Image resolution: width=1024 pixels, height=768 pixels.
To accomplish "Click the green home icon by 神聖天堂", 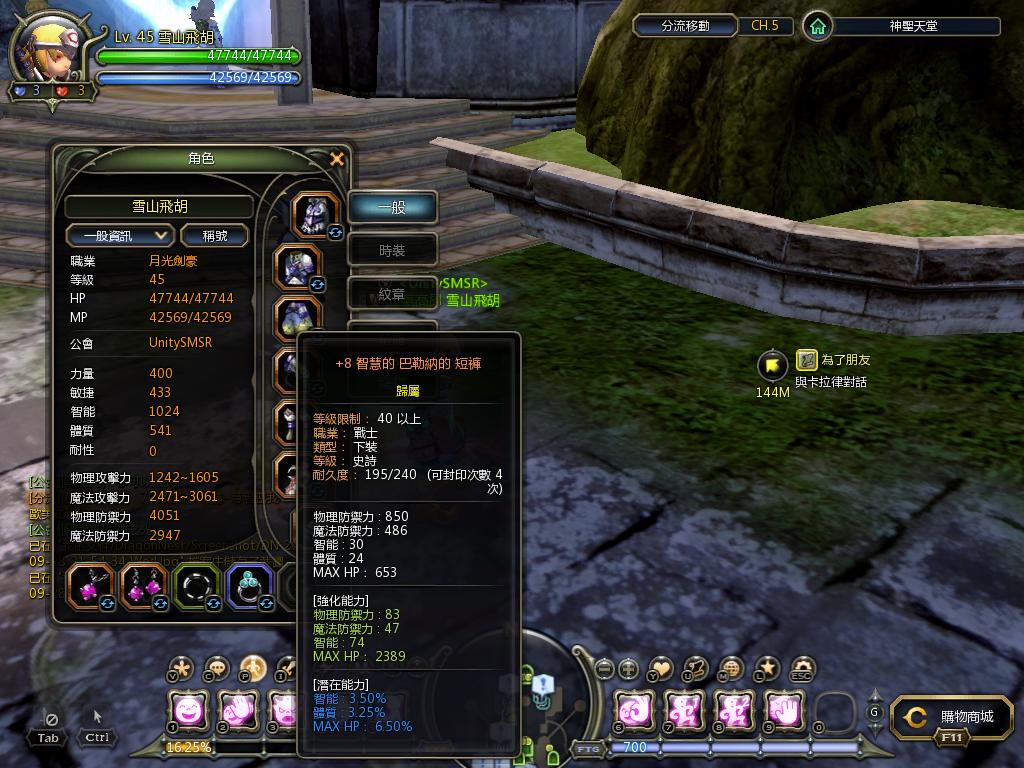I will (x=818, y=26).
